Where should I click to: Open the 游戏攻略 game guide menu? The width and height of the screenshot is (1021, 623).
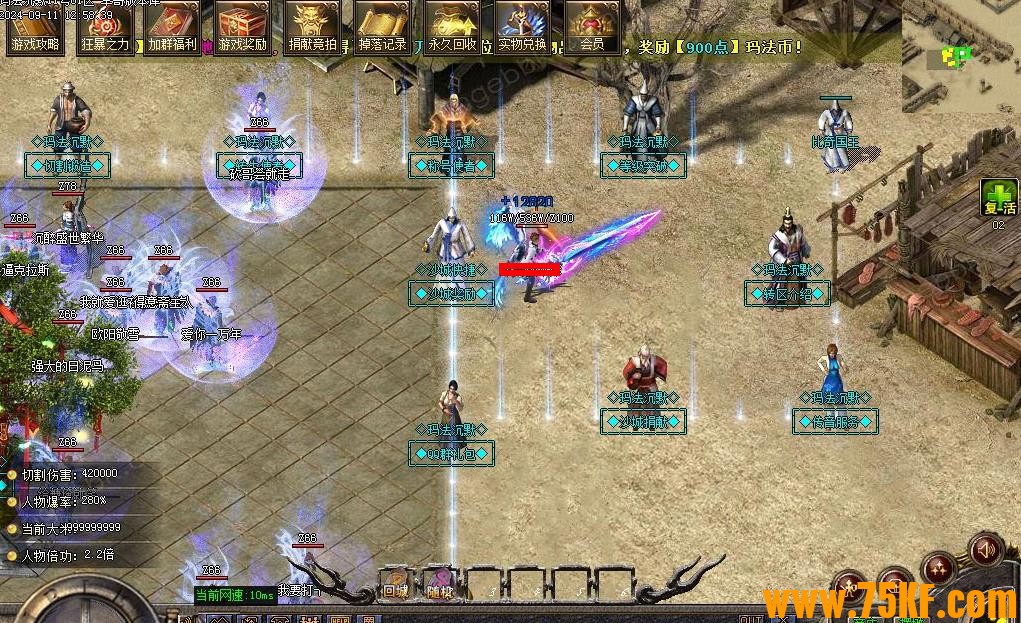(35, 26)
